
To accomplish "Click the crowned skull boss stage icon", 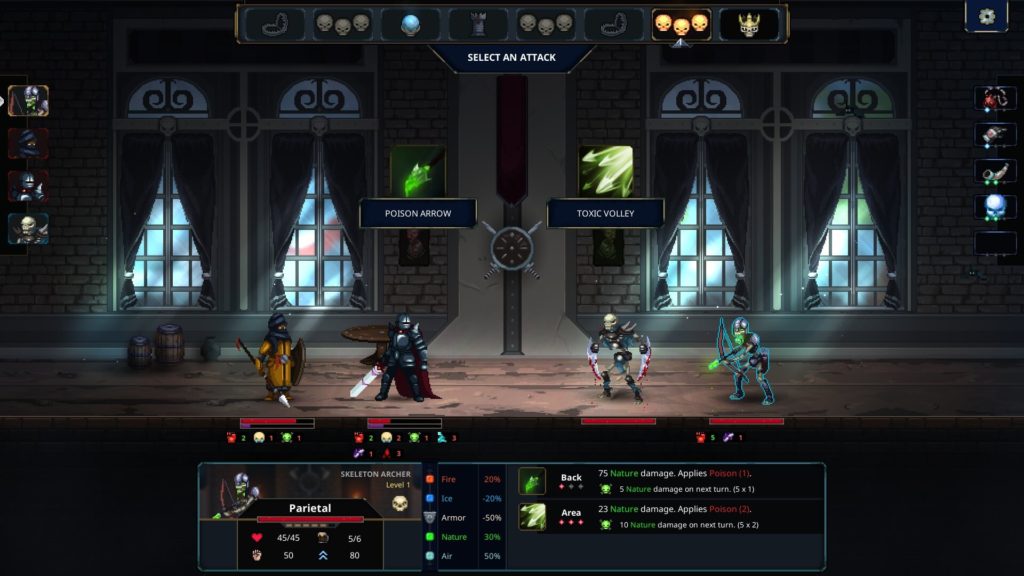I will 749,24.
